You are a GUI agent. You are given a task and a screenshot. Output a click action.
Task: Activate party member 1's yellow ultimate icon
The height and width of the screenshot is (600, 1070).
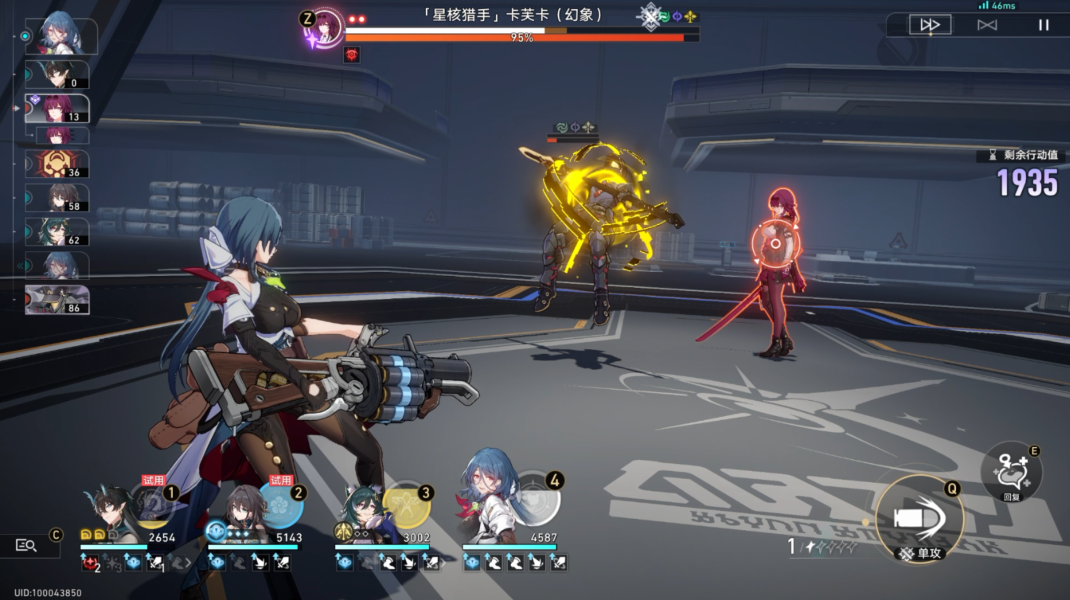(152, 506)
